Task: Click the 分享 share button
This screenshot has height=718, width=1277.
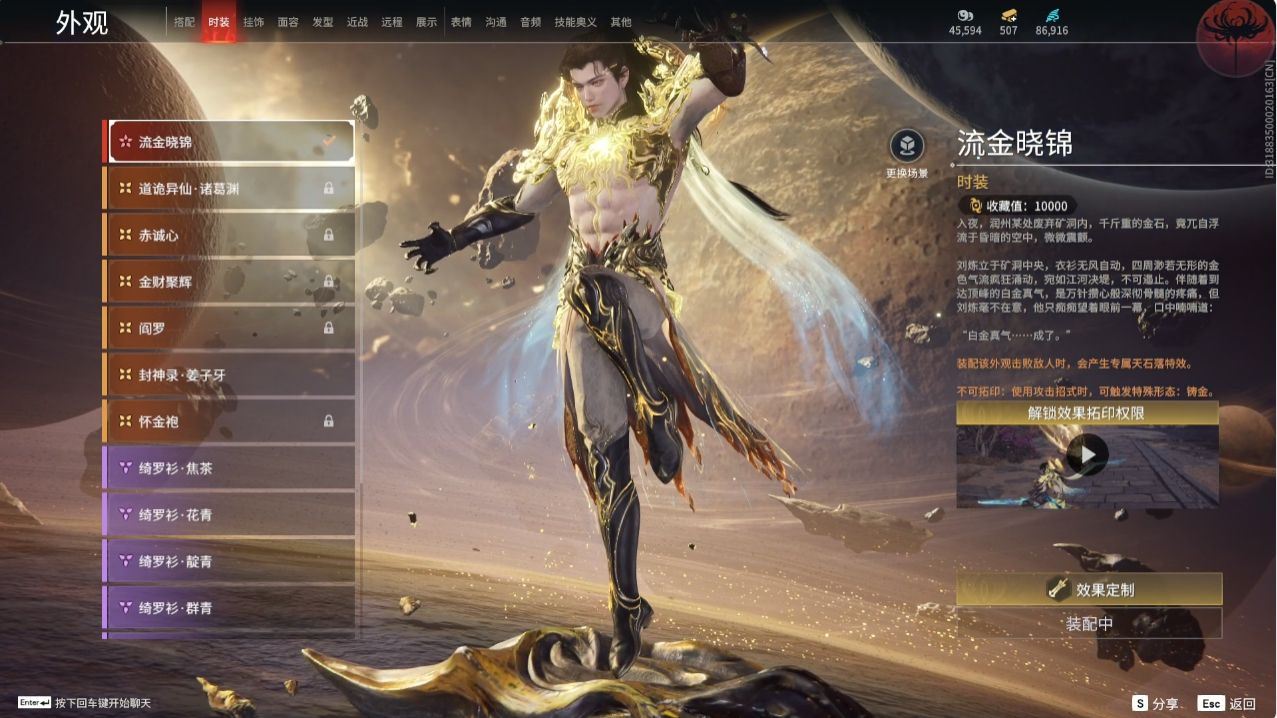Action: 1155,704
